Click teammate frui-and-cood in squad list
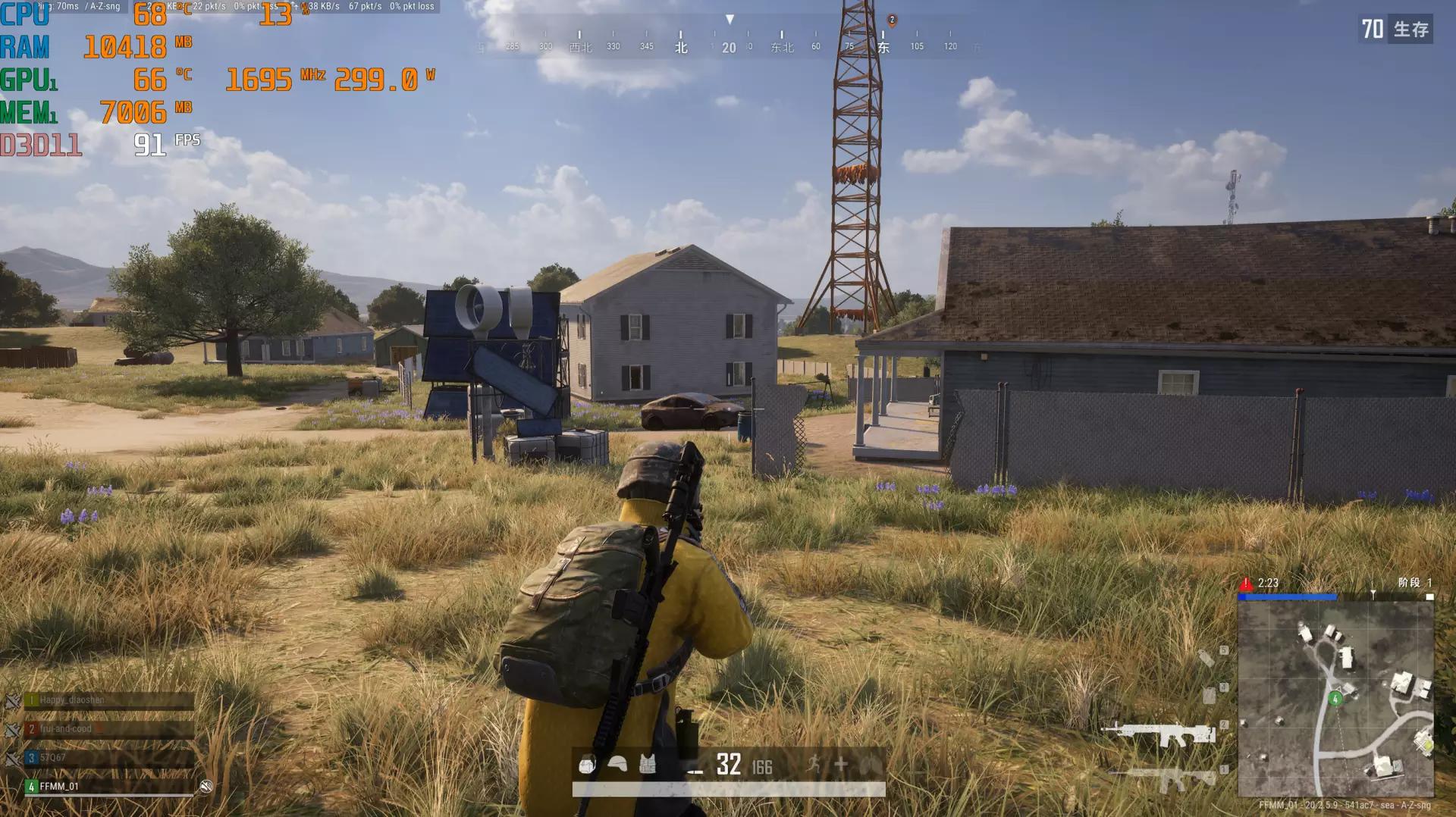Screen dimensions: 1456x817 [106, 729]
